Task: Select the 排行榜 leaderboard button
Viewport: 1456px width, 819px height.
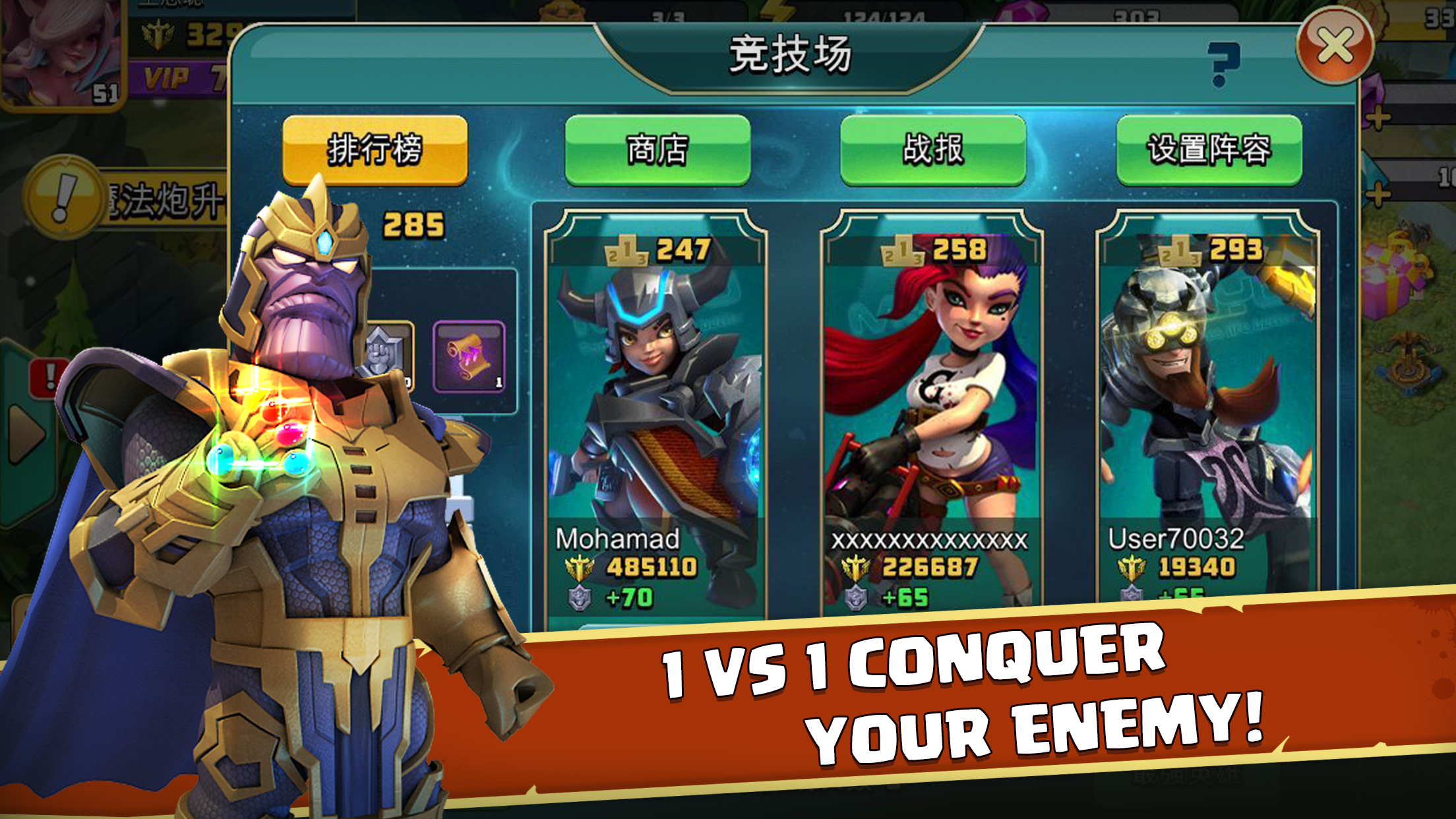Action: pos(376,150)
